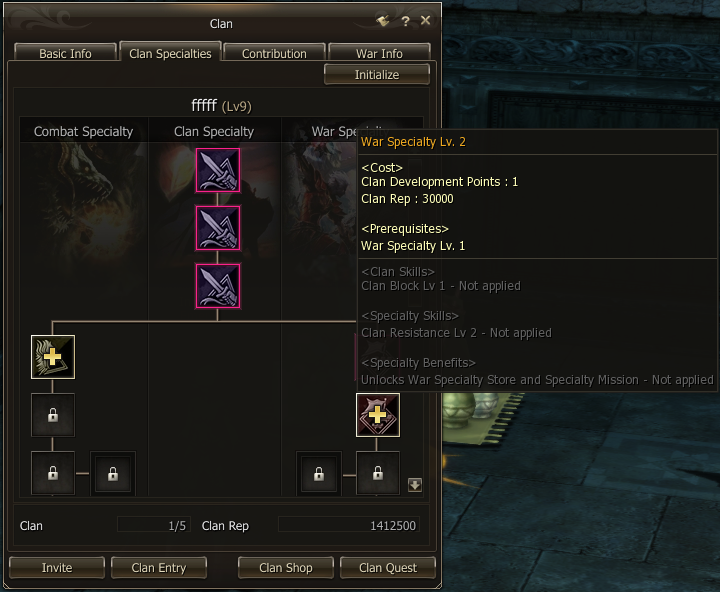Image resolution: width=720 pixels, height=592 pixels.
Task: Visit the Clan Shop
Action: 286,568
